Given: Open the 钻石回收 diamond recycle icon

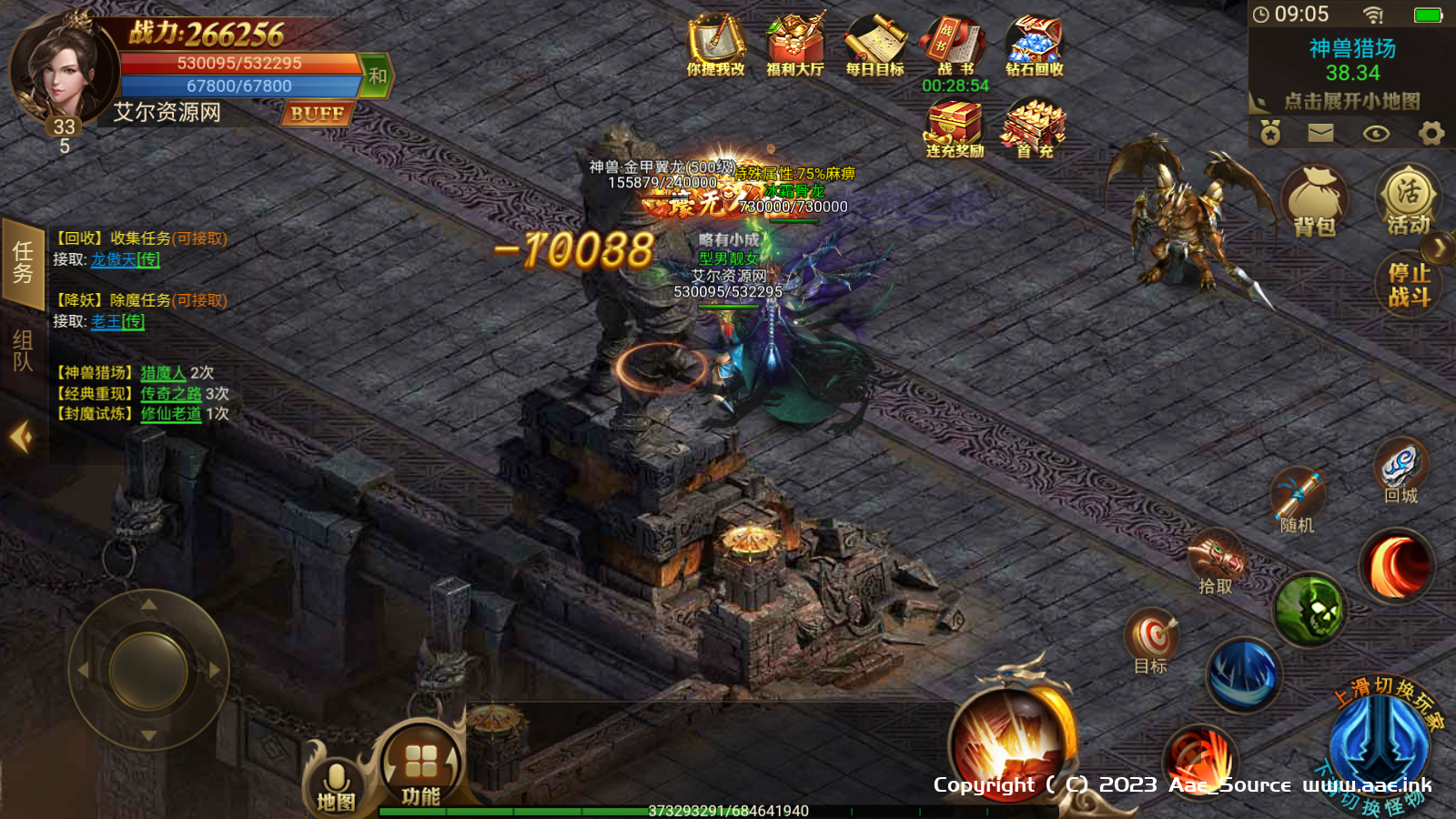Looking at the screenshot, I should [1034, 45].
